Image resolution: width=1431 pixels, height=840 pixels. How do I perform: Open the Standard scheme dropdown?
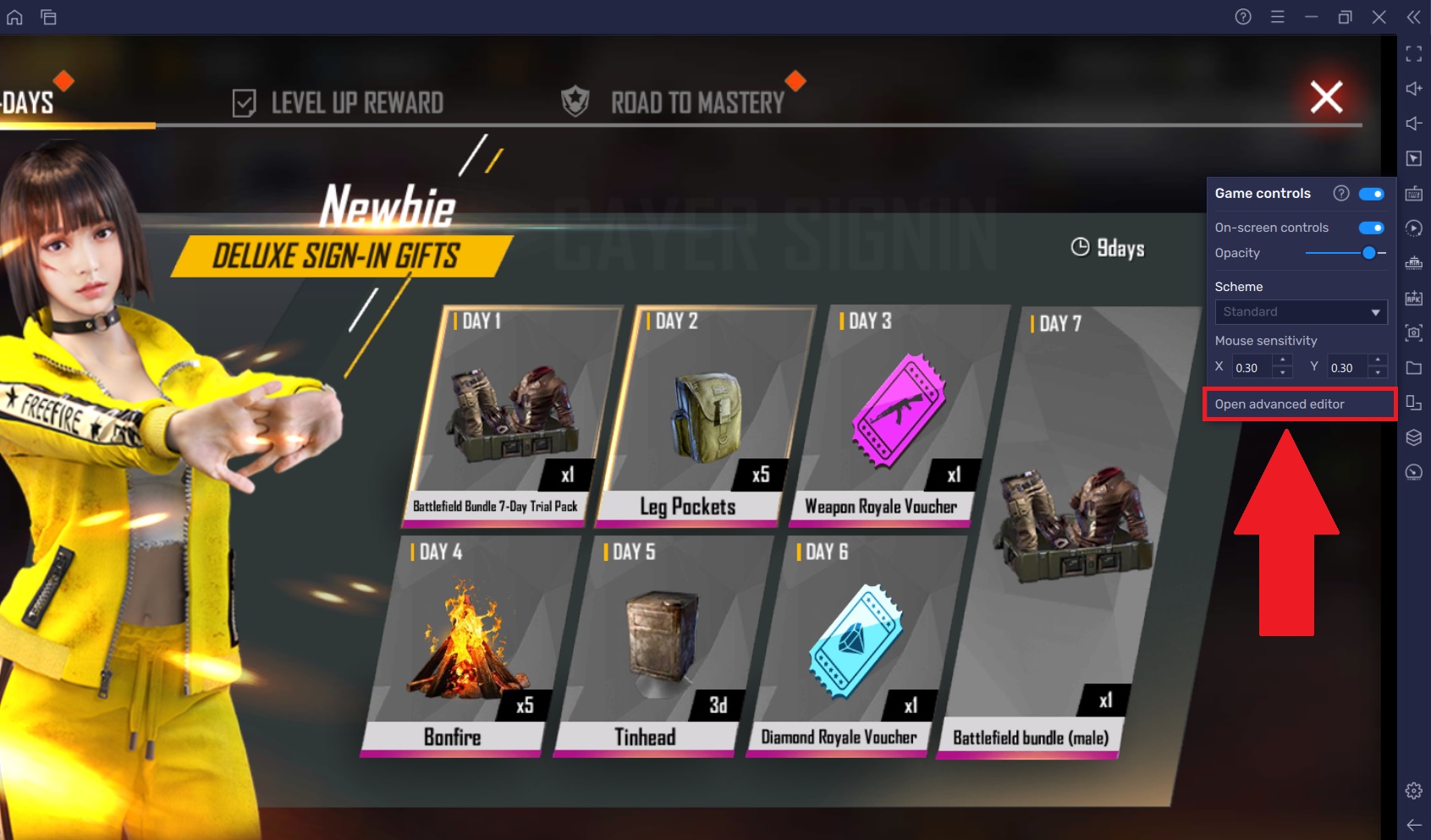pos(1301,311)
